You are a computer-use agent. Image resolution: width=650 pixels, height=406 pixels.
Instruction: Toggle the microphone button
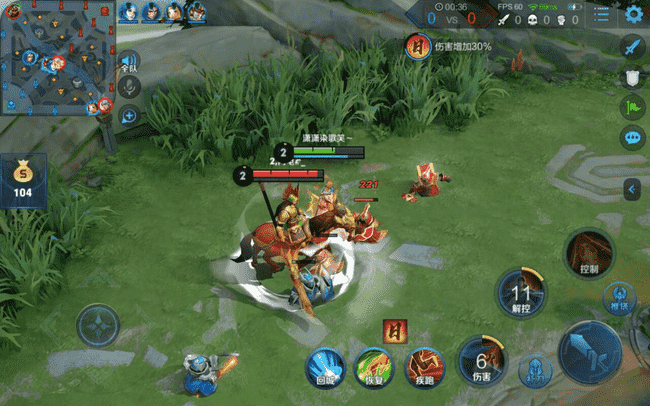point(129,87)
